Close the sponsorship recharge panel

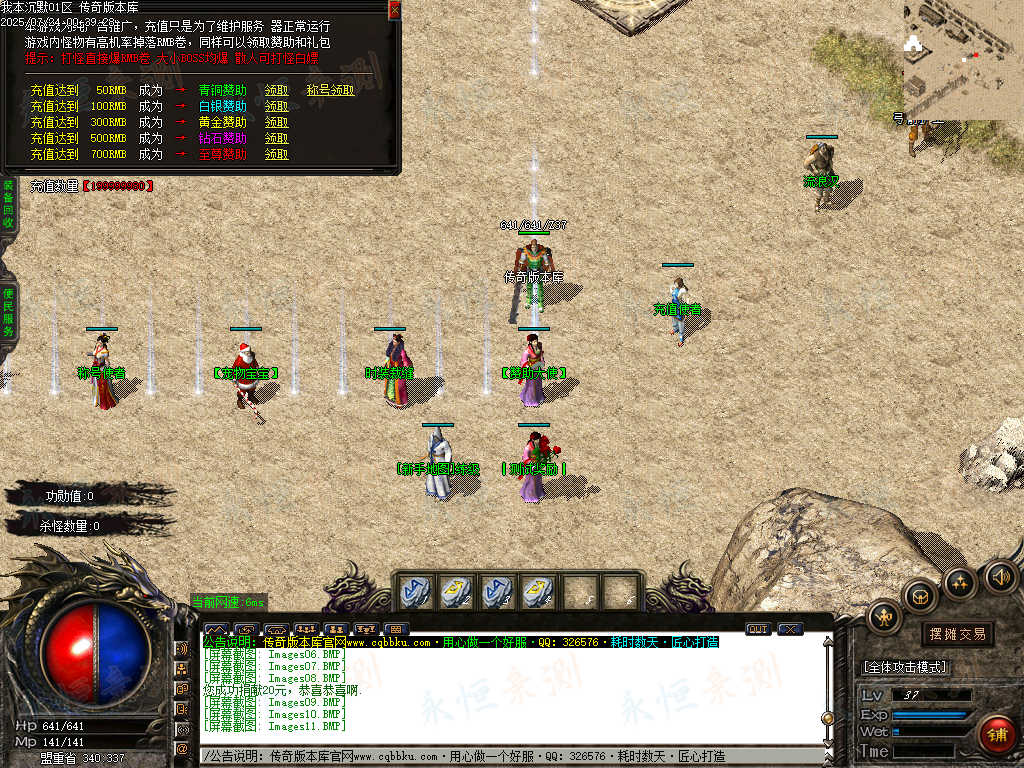(394, 9)
